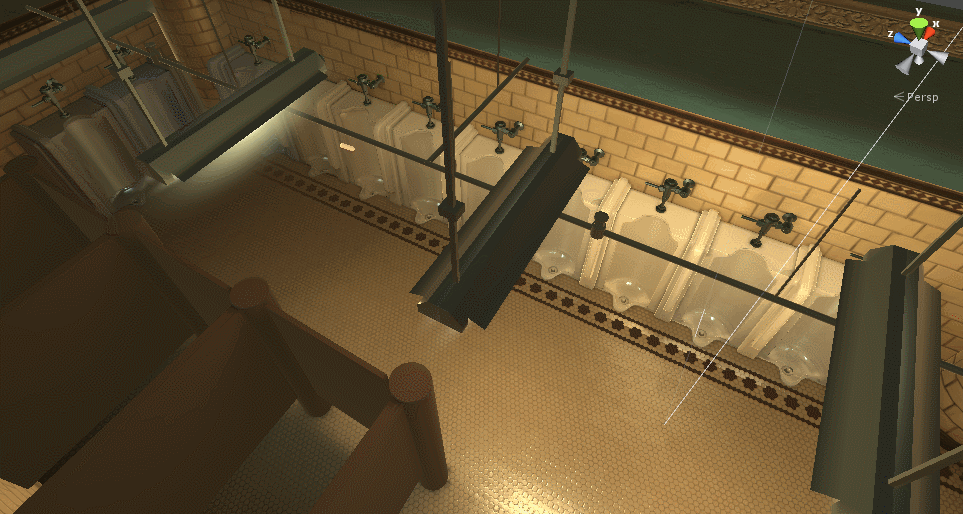Choose the blue Z axis cone
This screenshot has width=963, height=514.
click(x=901, y=38)
